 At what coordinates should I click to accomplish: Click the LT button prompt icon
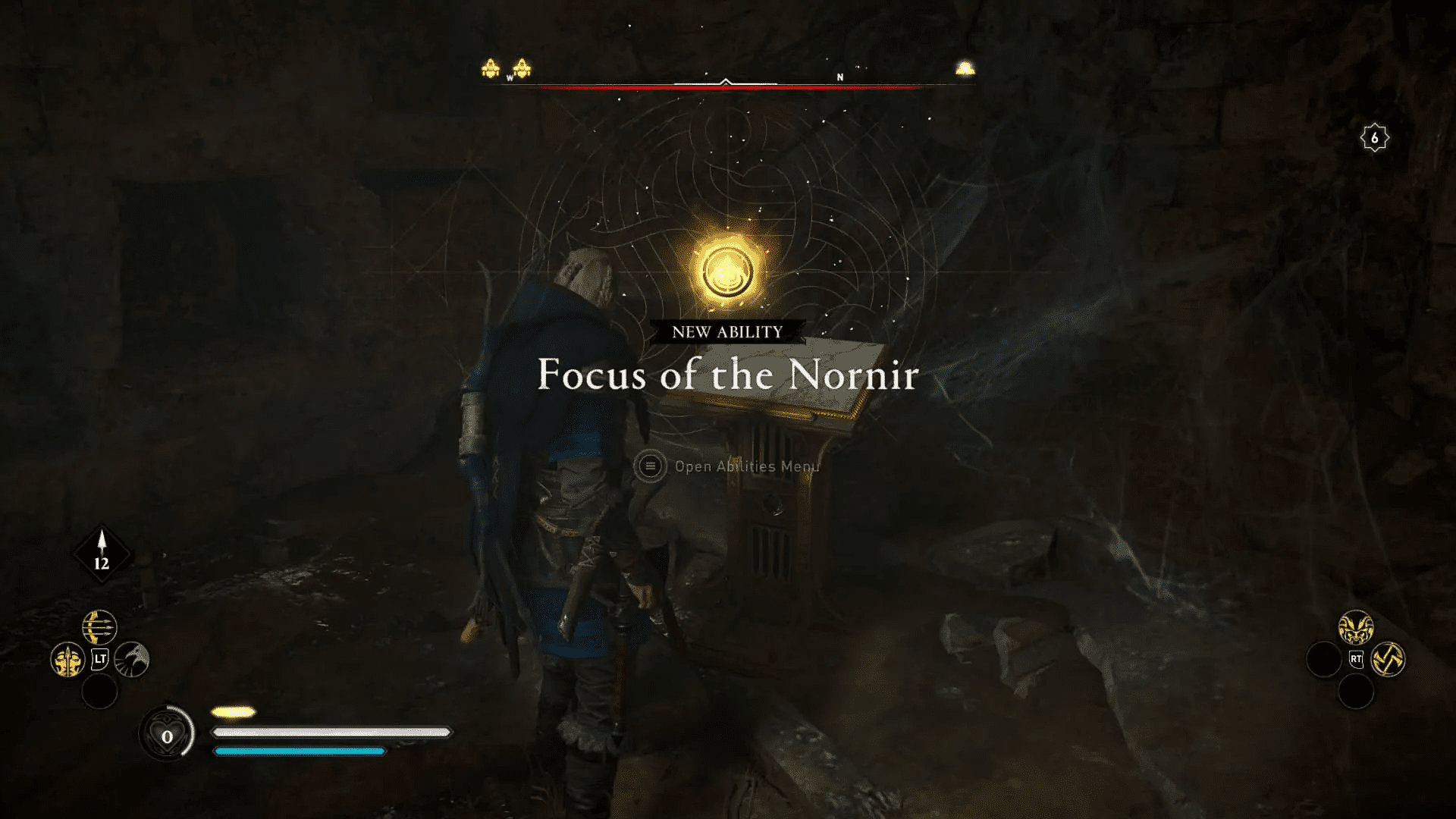click(100, 658)
